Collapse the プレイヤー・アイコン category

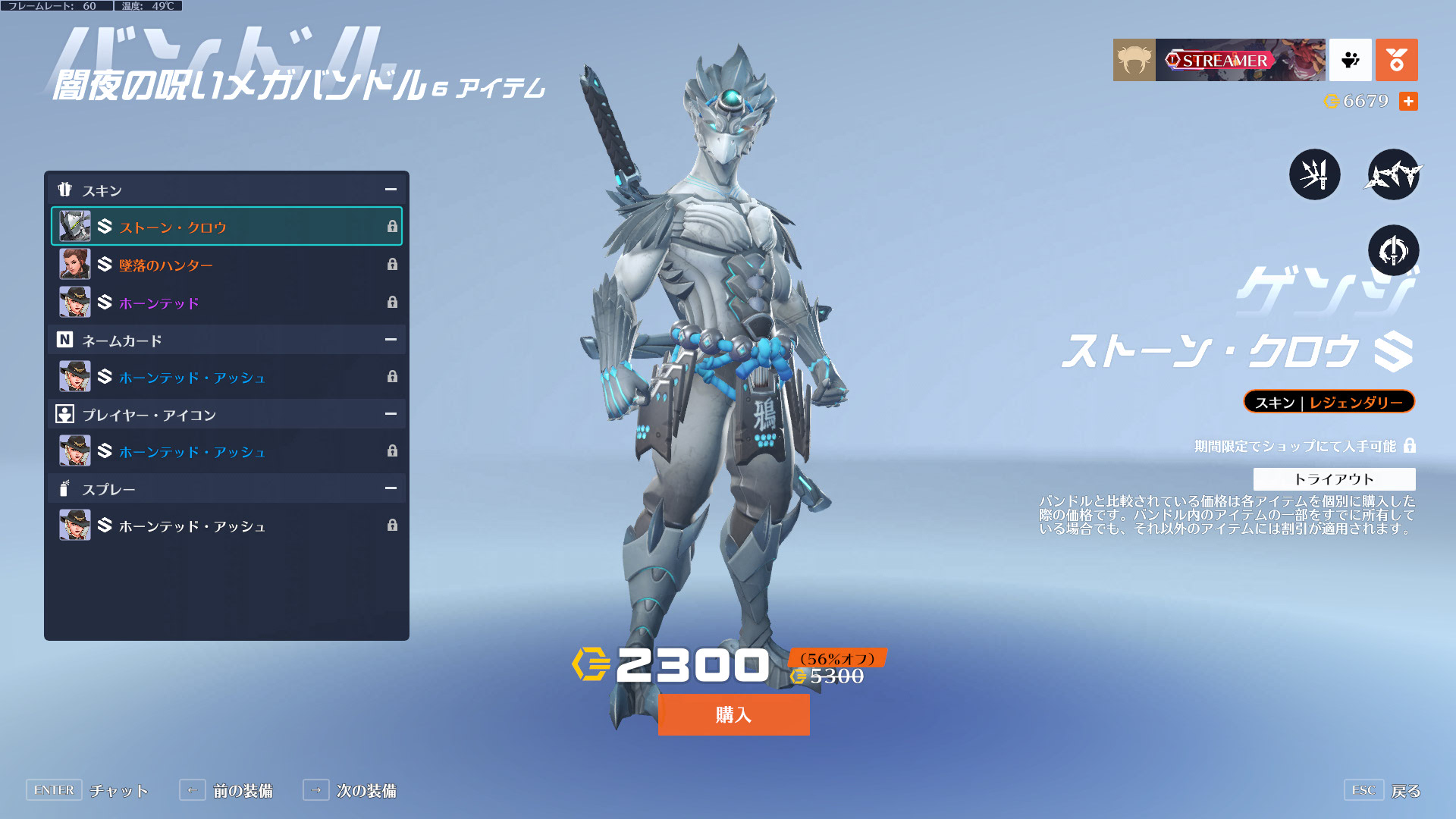click(x=391, y=414)
